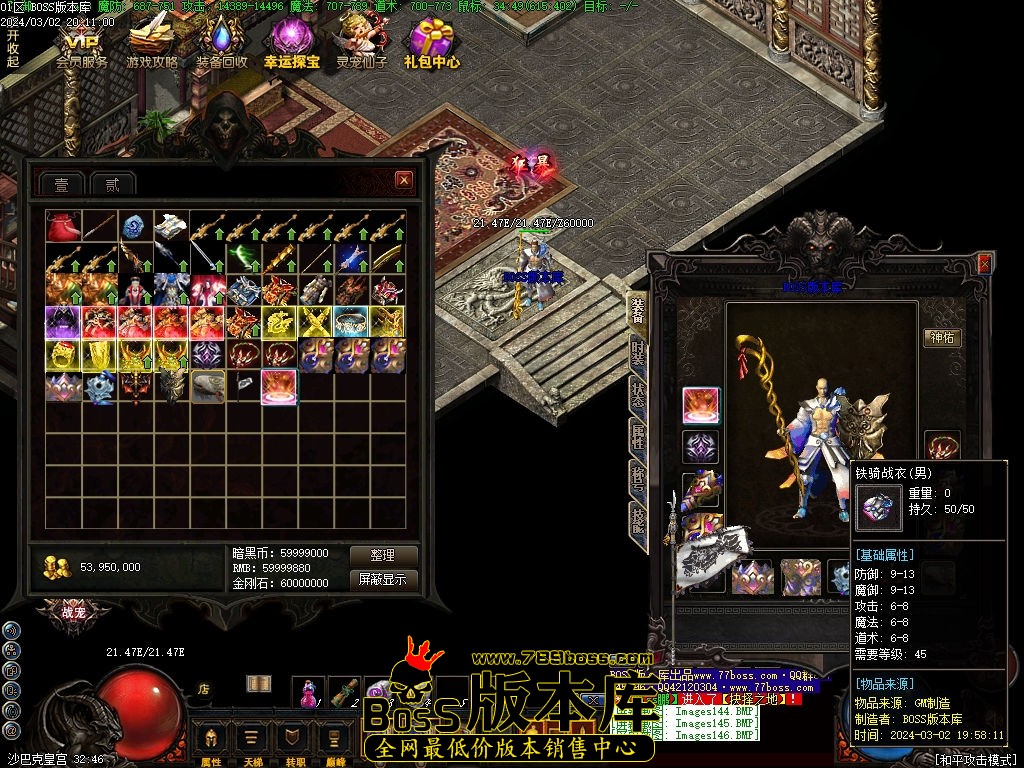
Task: Open the 幸运探宝 lucky treasure menu
Action: coord(292,44)
